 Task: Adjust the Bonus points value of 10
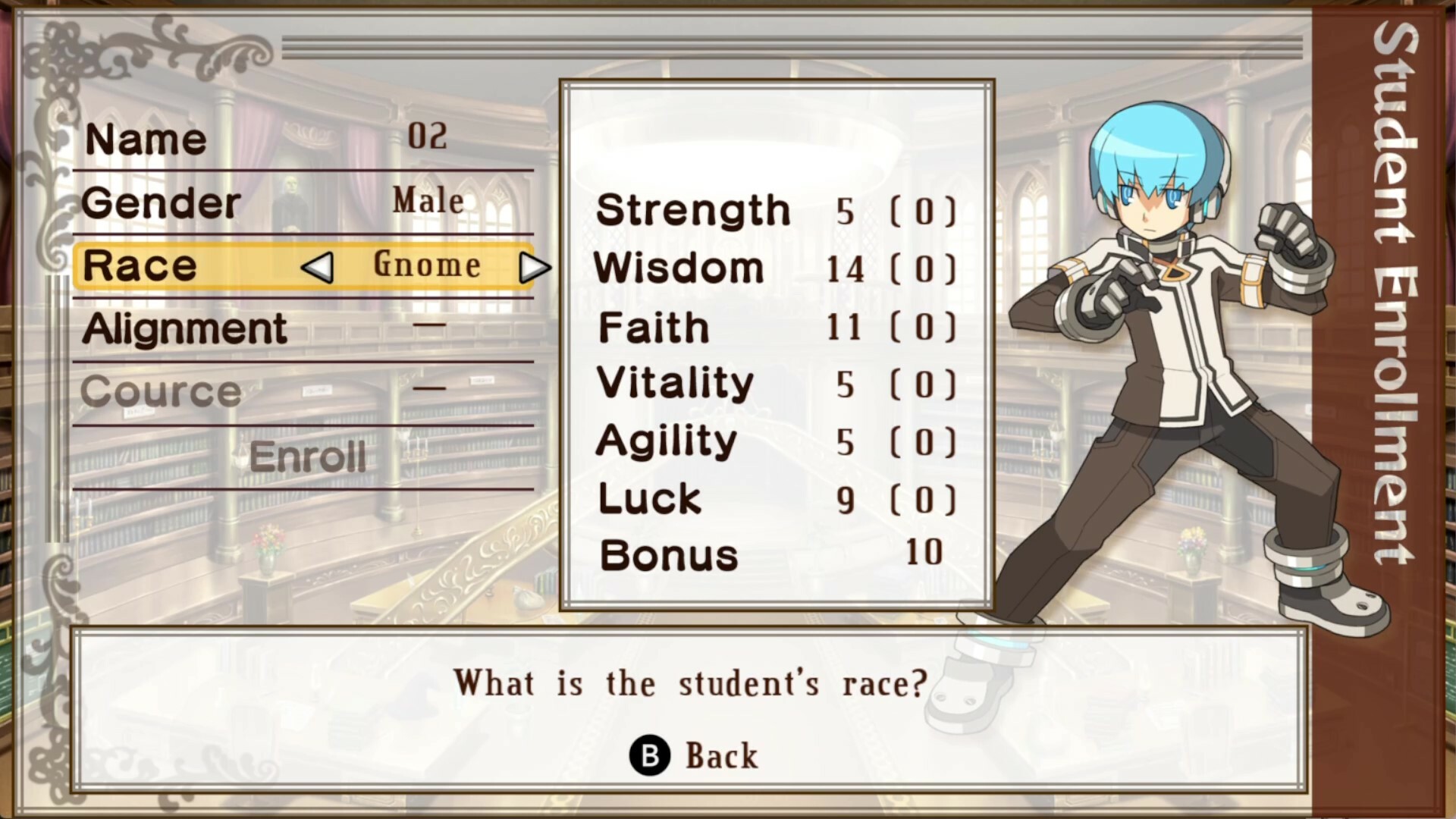[921, 554]
